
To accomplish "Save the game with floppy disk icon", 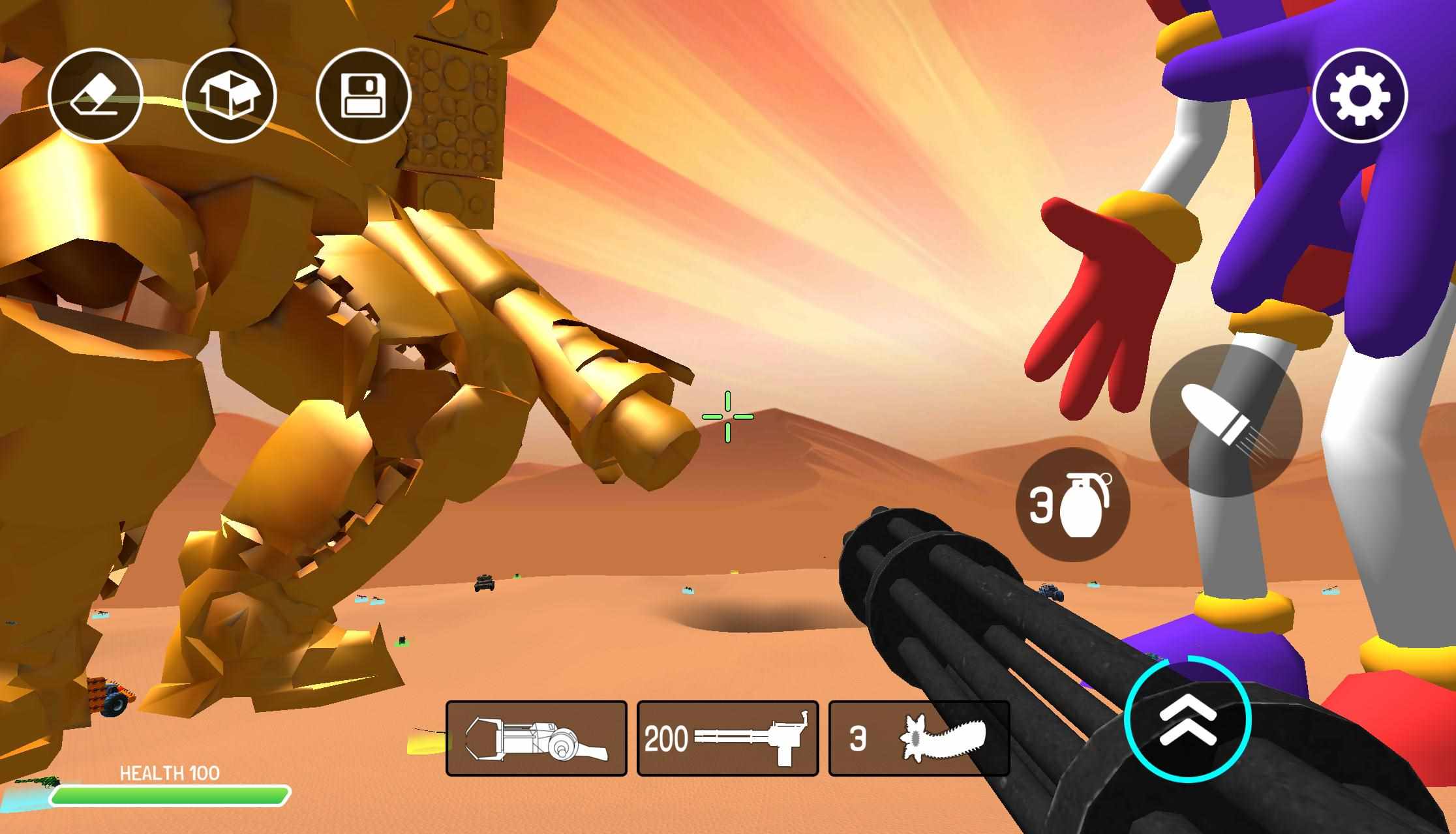I will 363,96.
